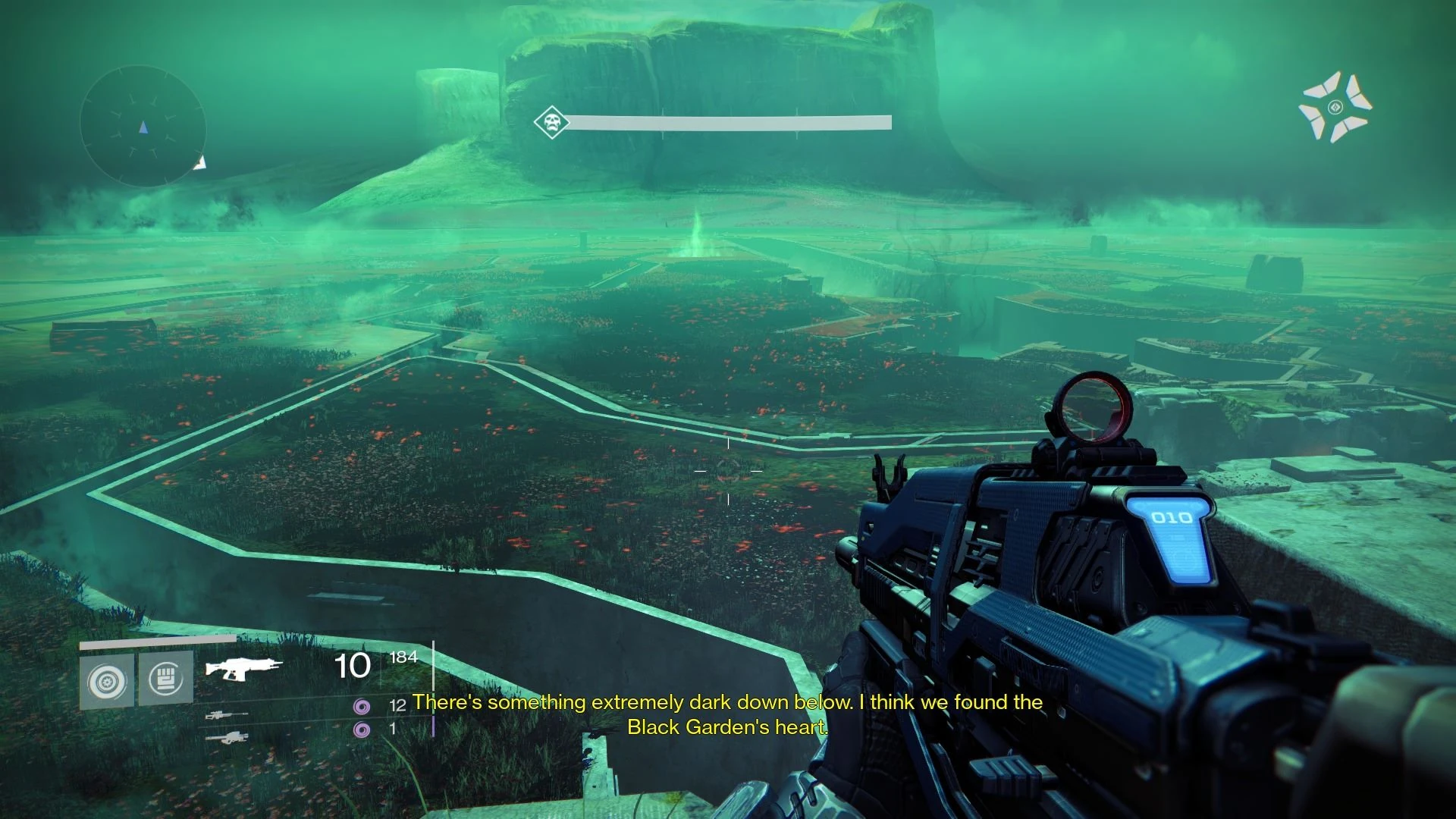
Task: Switch to the special weapon icon
Action: 227,714
